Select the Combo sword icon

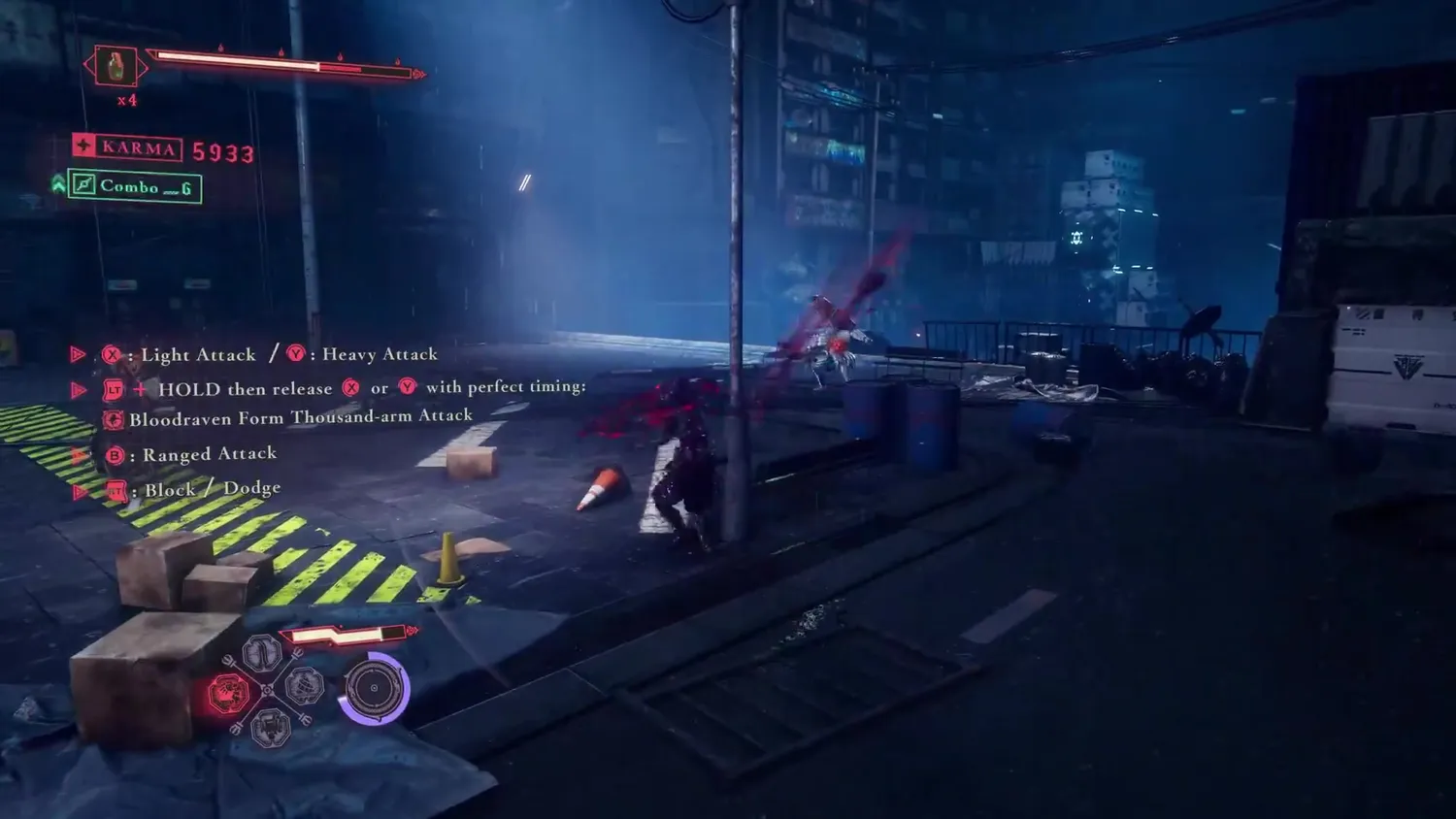point(84,185)
